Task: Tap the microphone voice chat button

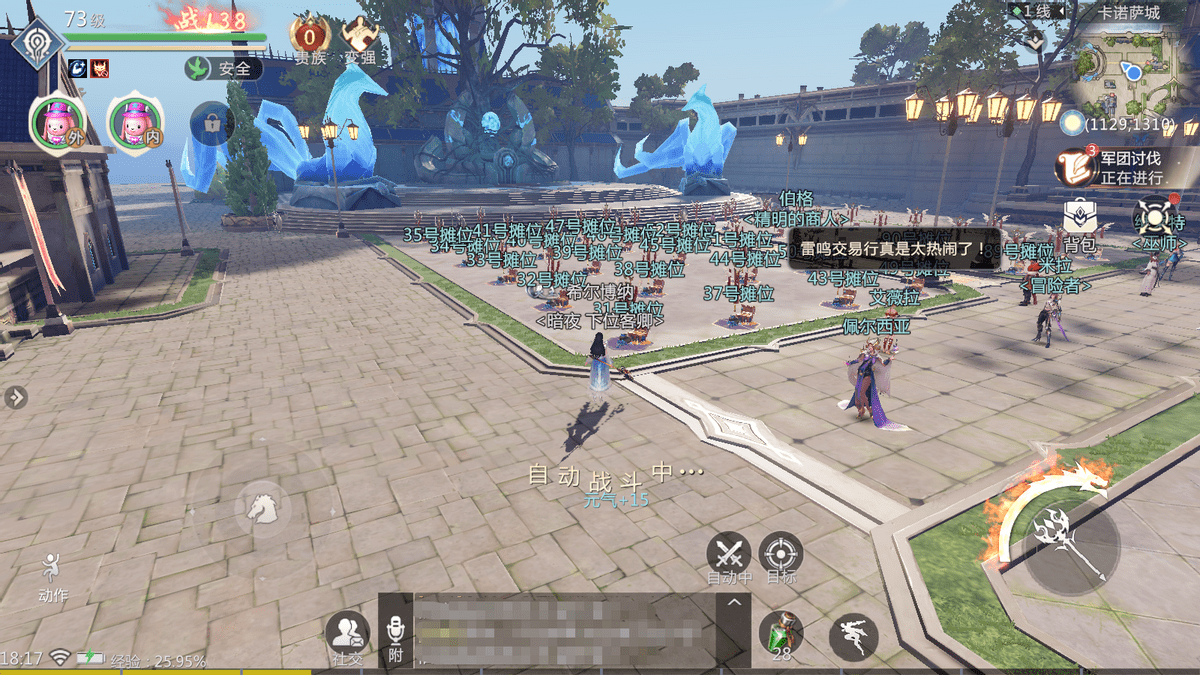Action: 395,635
